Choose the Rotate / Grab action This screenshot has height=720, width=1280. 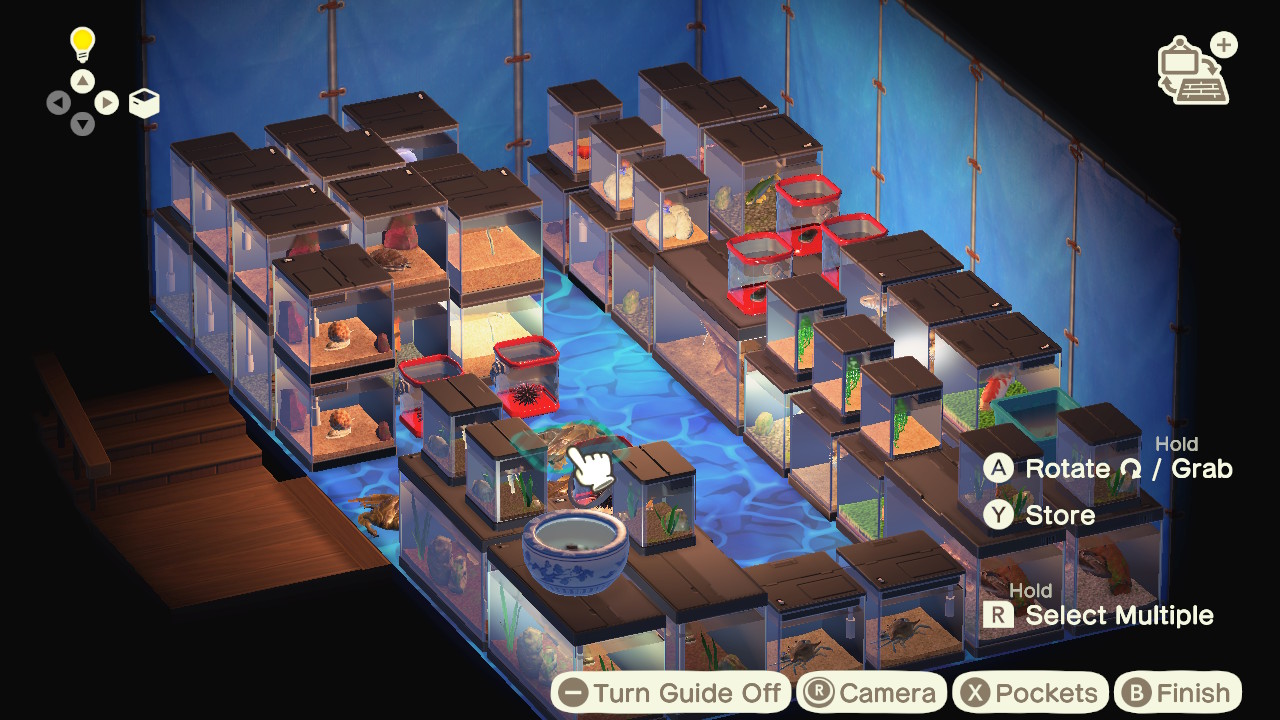1108,468
